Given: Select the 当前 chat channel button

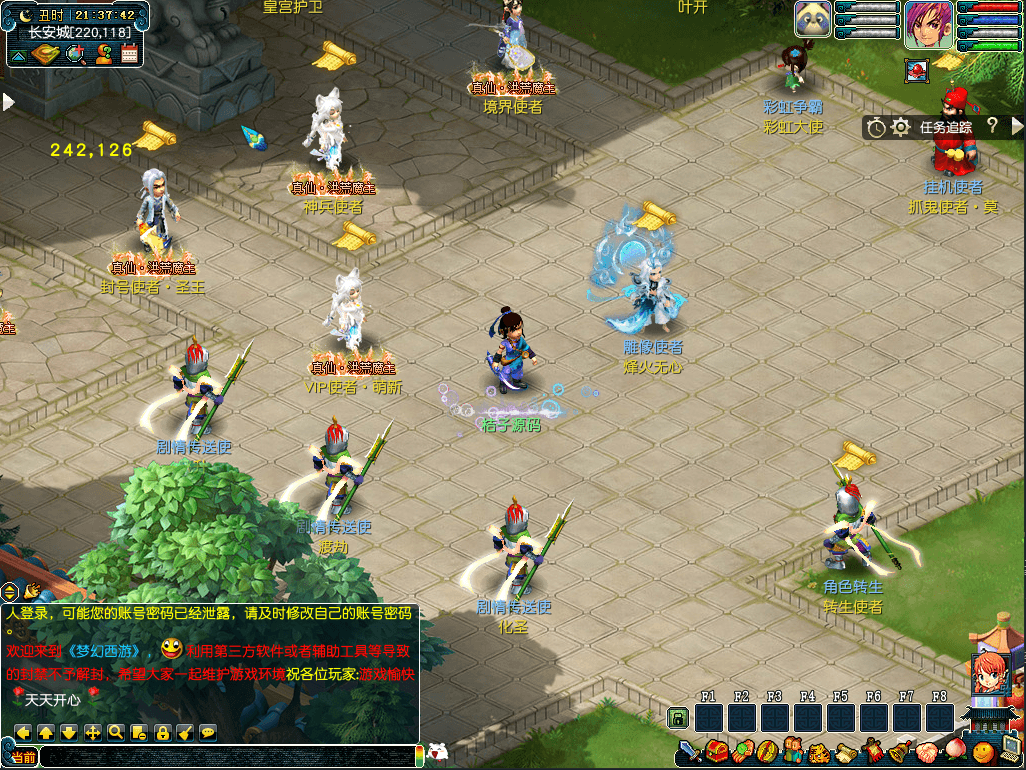Looking at the screenshot, I should click(x=23, y=757).
